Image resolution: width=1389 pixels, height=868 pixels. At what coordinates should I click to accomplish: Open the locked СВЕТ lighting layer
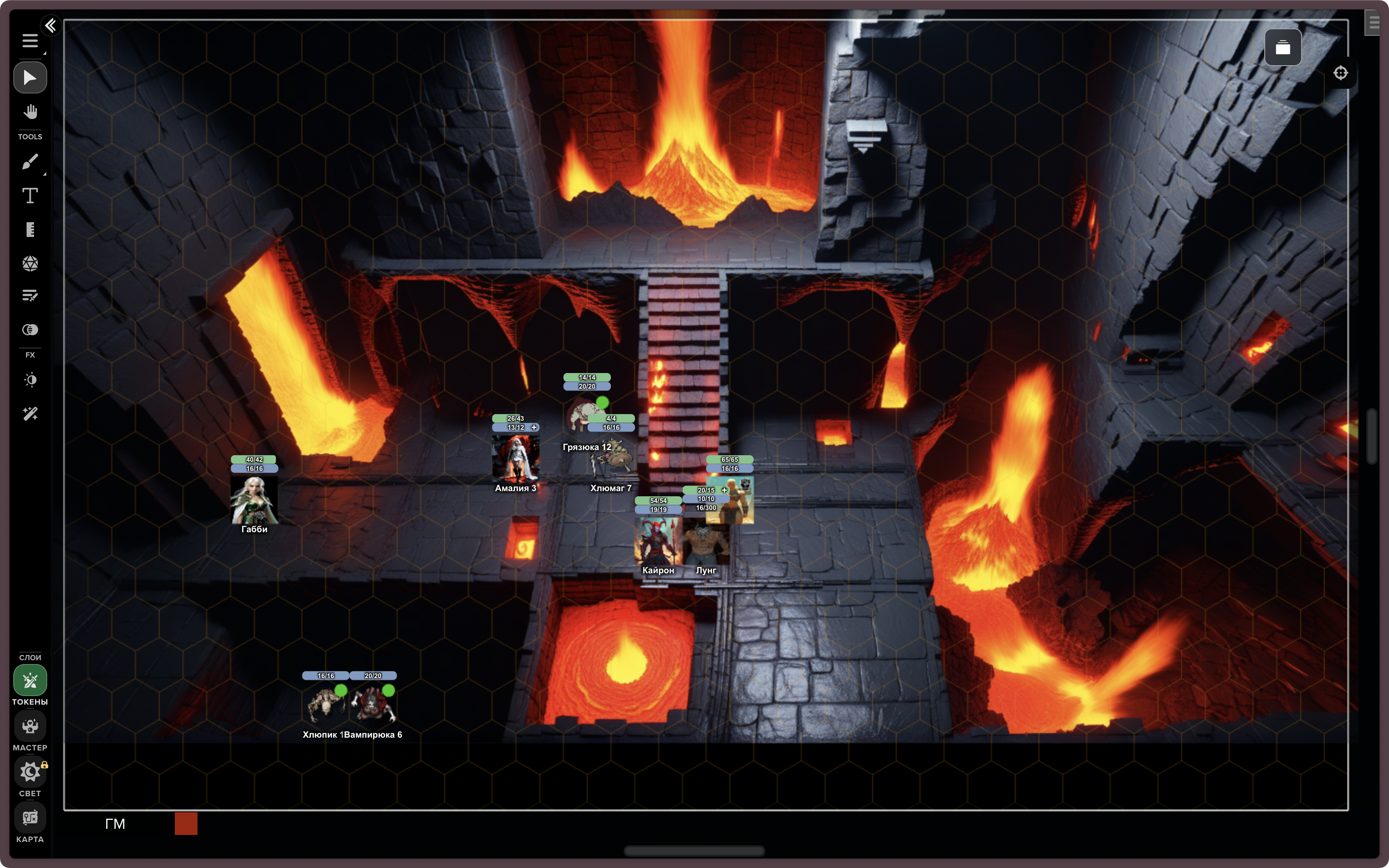[x=30, y=773]
